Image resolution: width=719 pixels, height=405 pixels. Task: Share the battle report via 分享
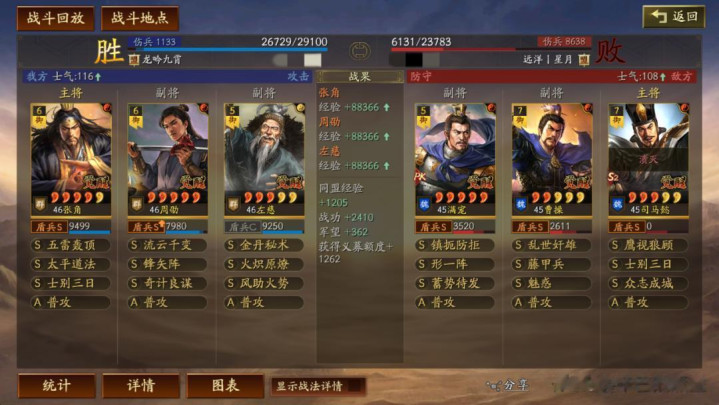click(x=508, y=385)
